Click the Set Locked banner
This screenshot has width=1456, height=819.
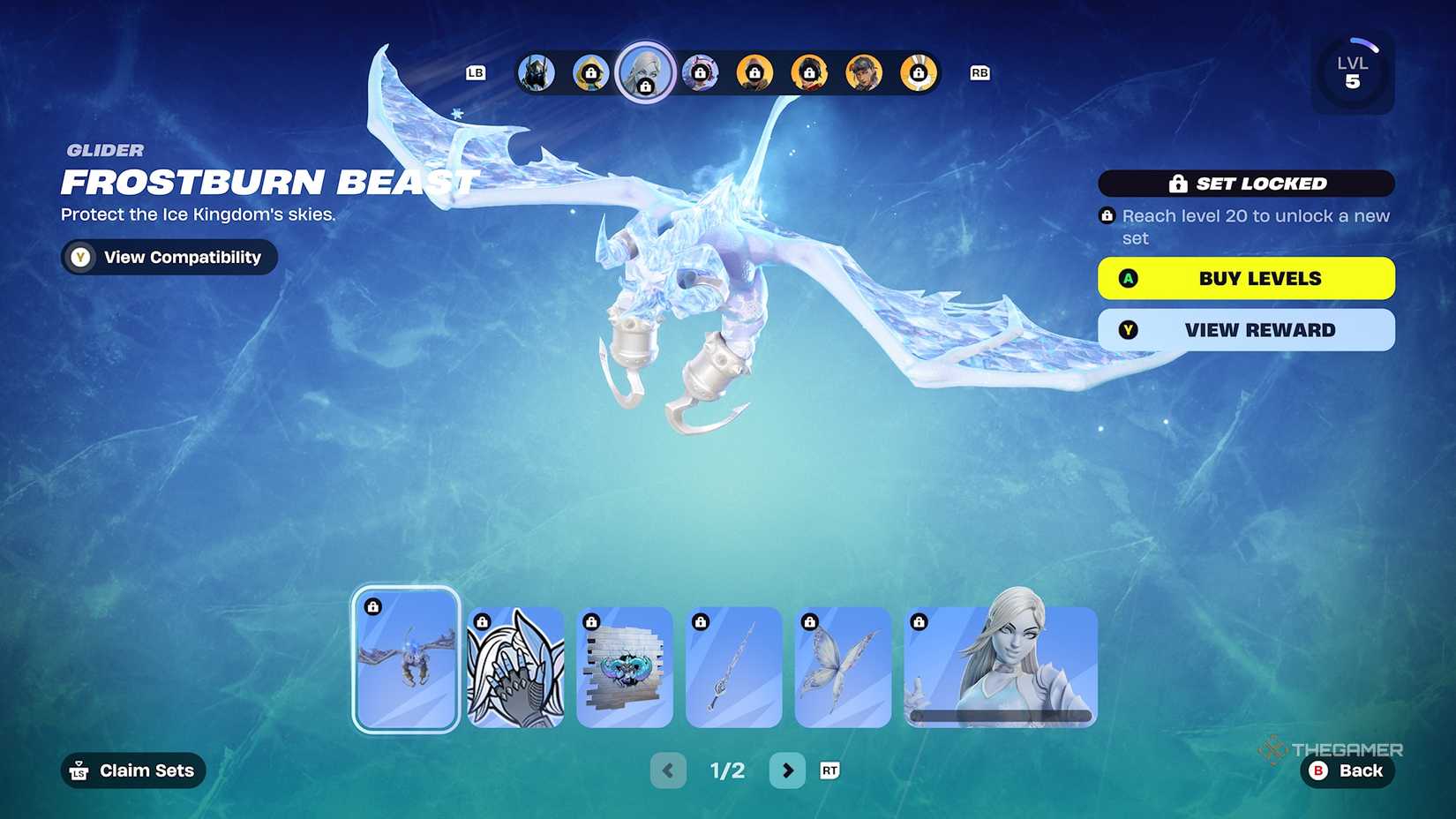pyautogui.click(x=1247, y=184)
